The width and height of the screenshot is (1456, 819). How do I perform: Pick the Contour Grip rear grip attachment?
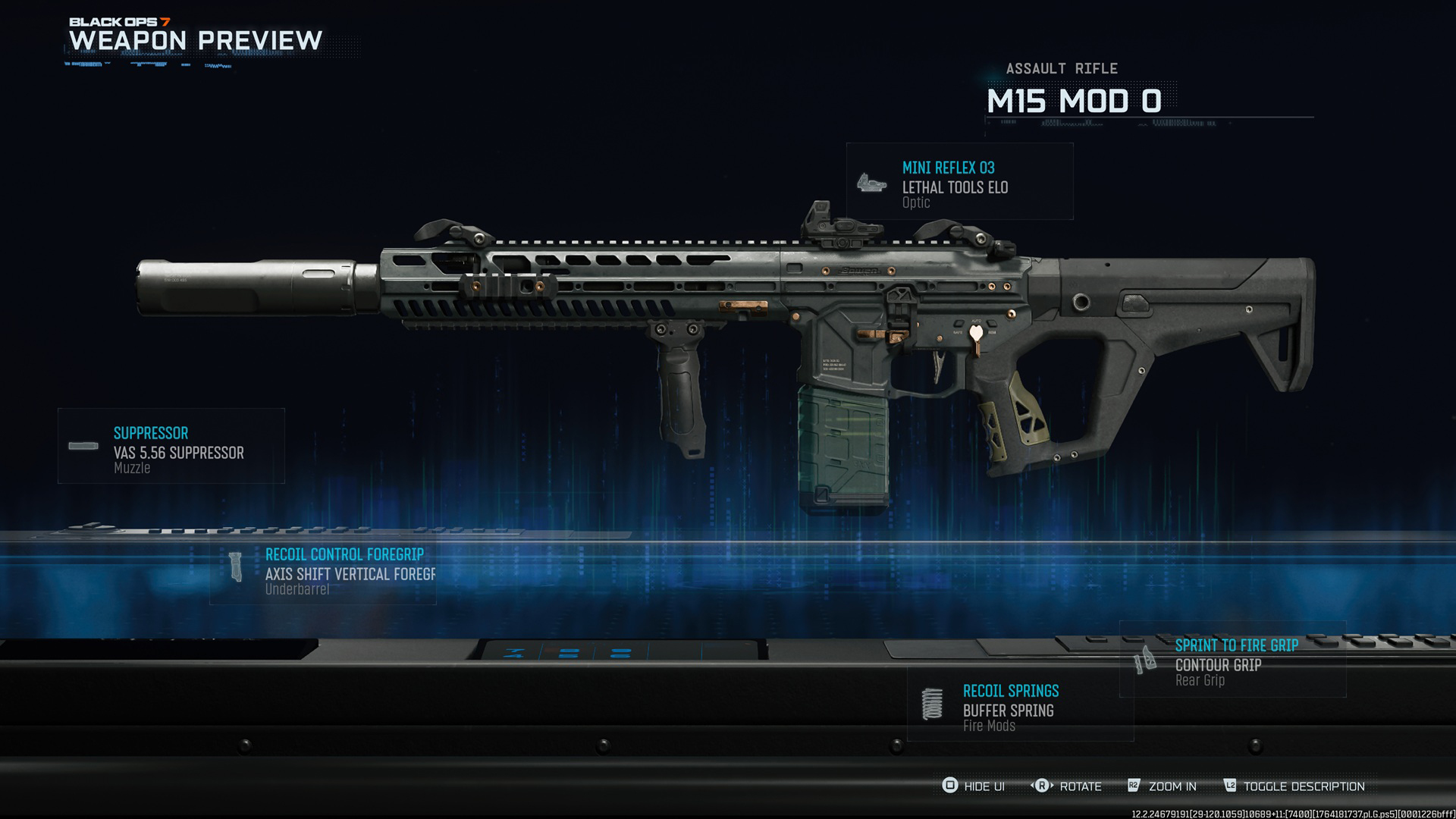coord(1232,660)
